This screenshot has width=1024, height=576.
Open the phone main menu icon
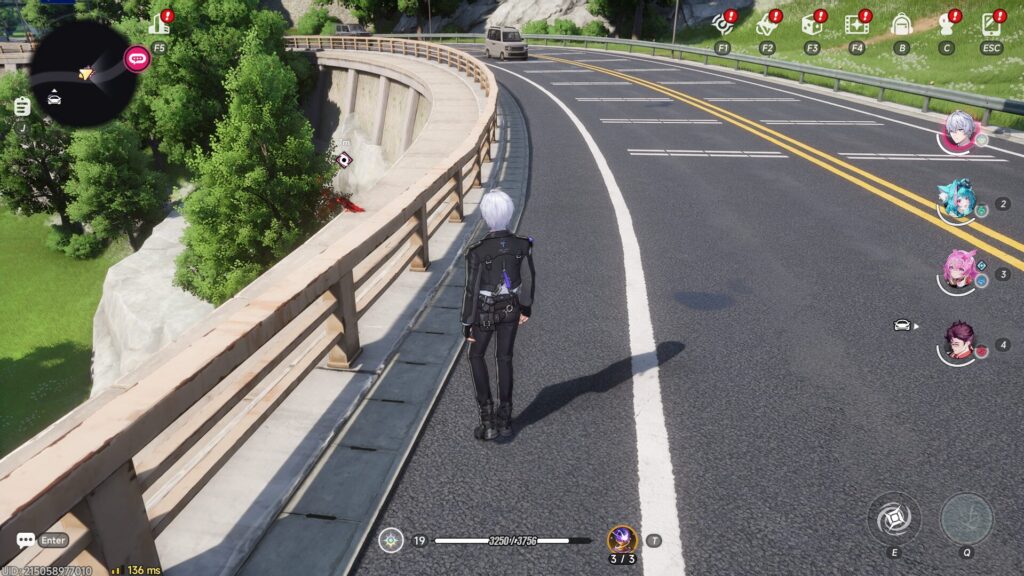[991, 24]
